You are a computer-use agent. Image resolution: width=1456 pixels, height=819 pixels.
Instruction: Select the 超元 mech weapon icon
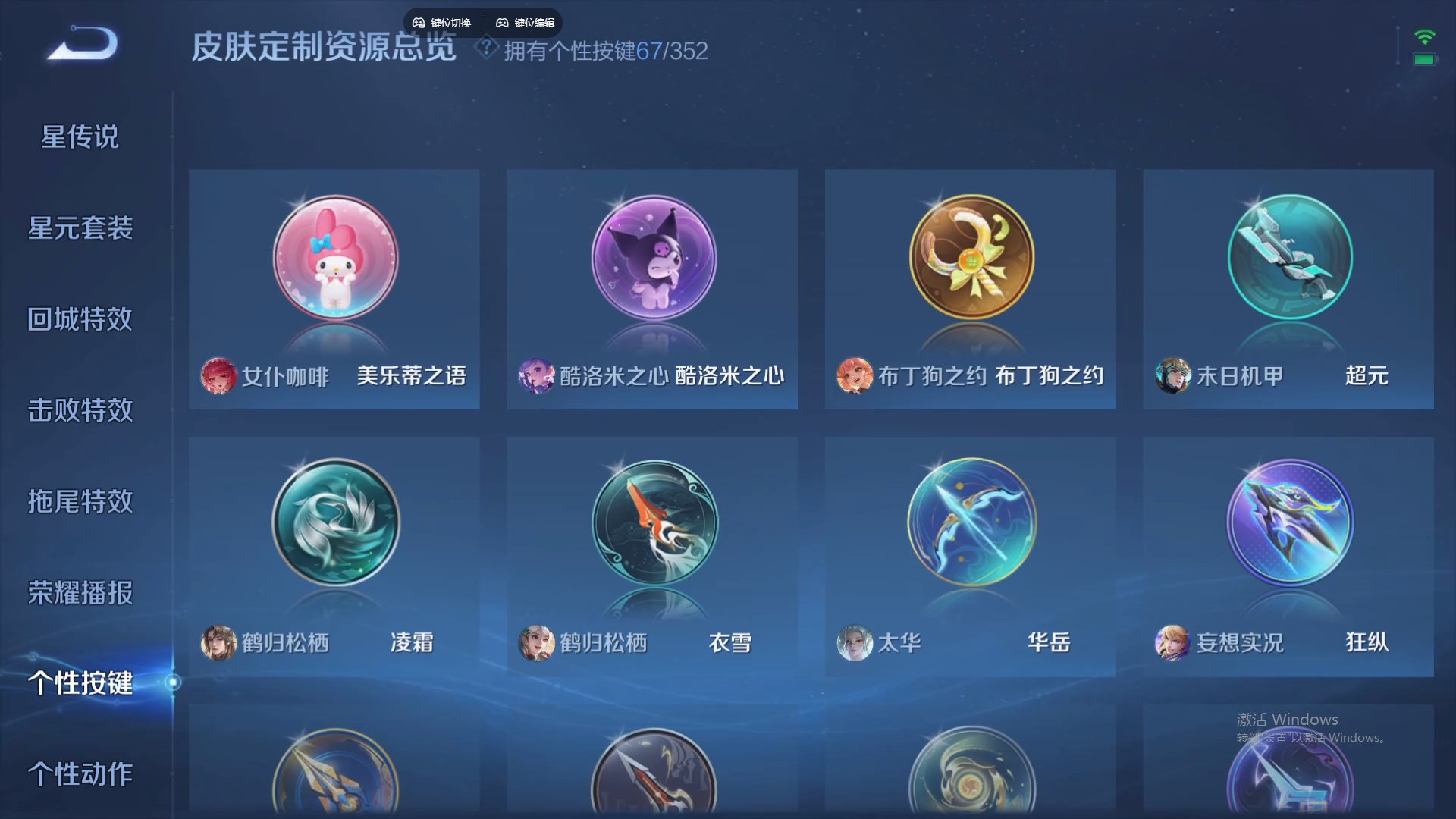[x=1288, y=258]
